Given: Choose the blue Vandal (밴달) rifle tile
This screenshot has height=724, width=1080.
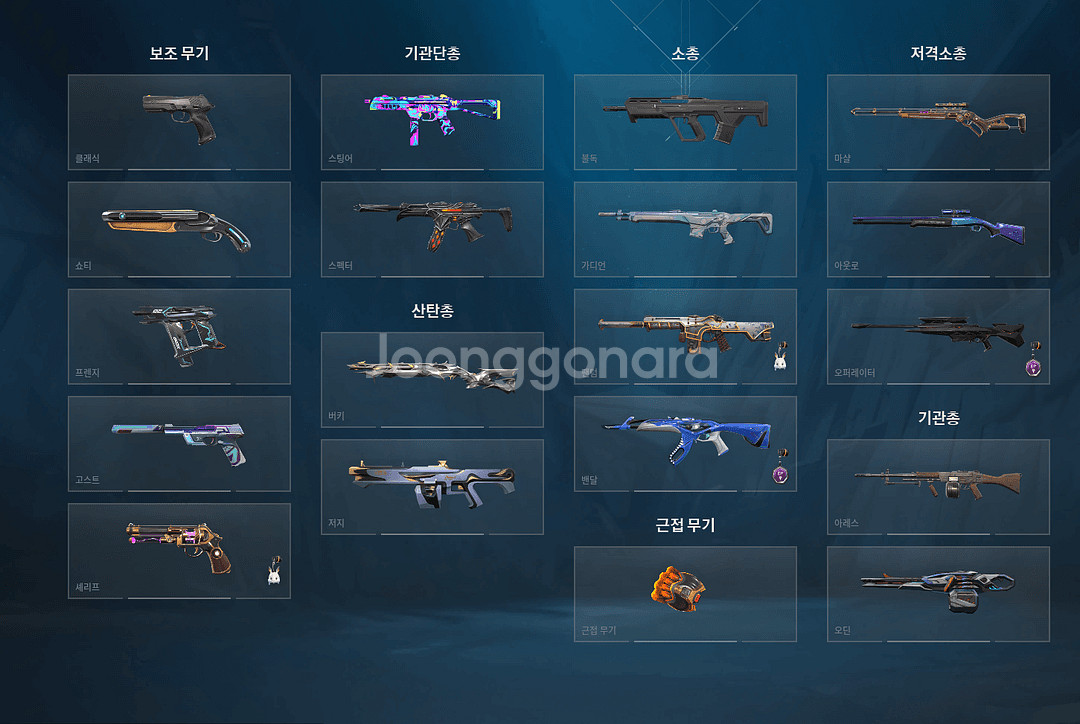Looking at the screenshot, I should 685,443.
